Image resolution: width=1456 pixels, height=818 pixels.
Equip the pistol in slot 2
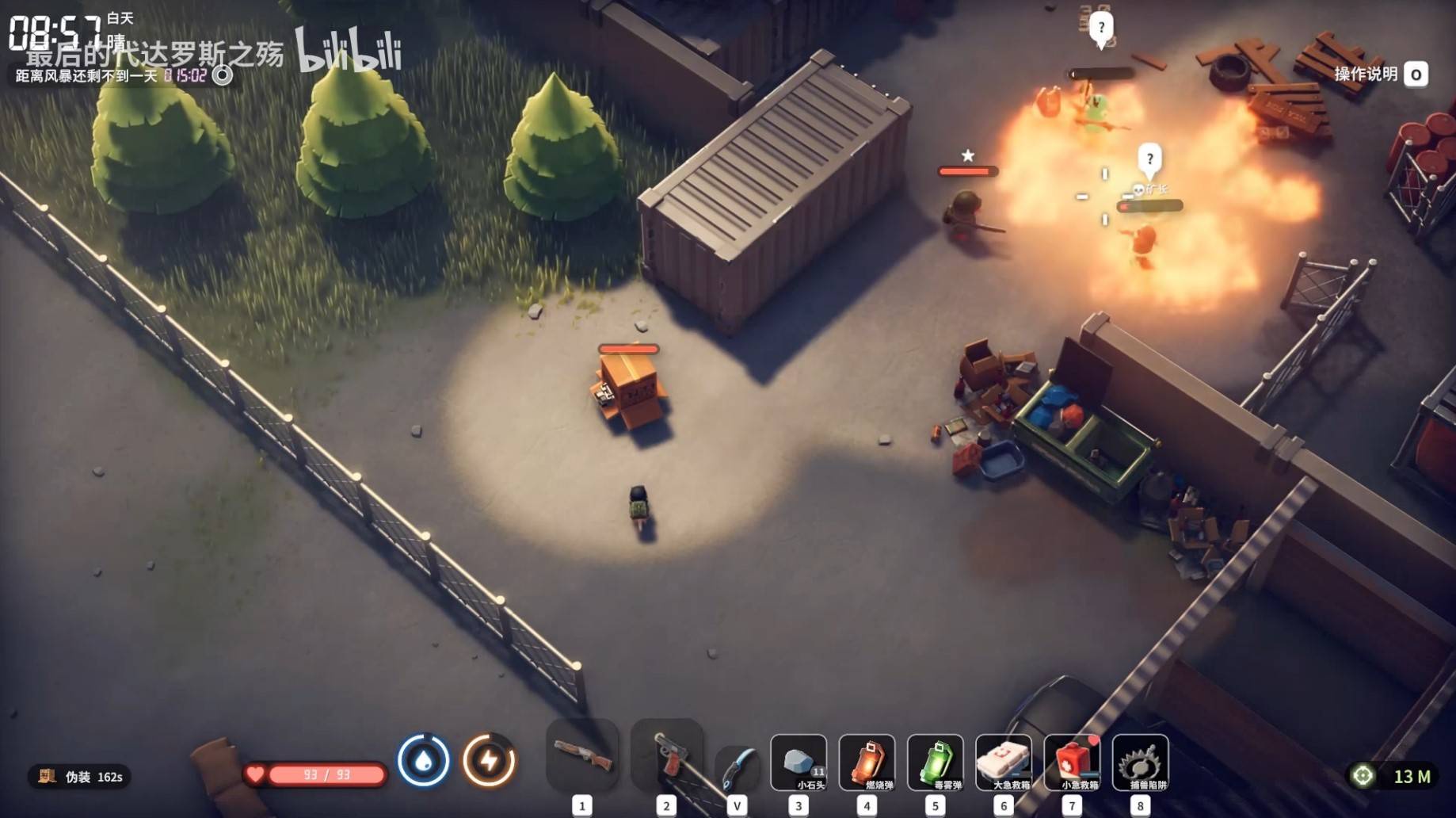667,755
